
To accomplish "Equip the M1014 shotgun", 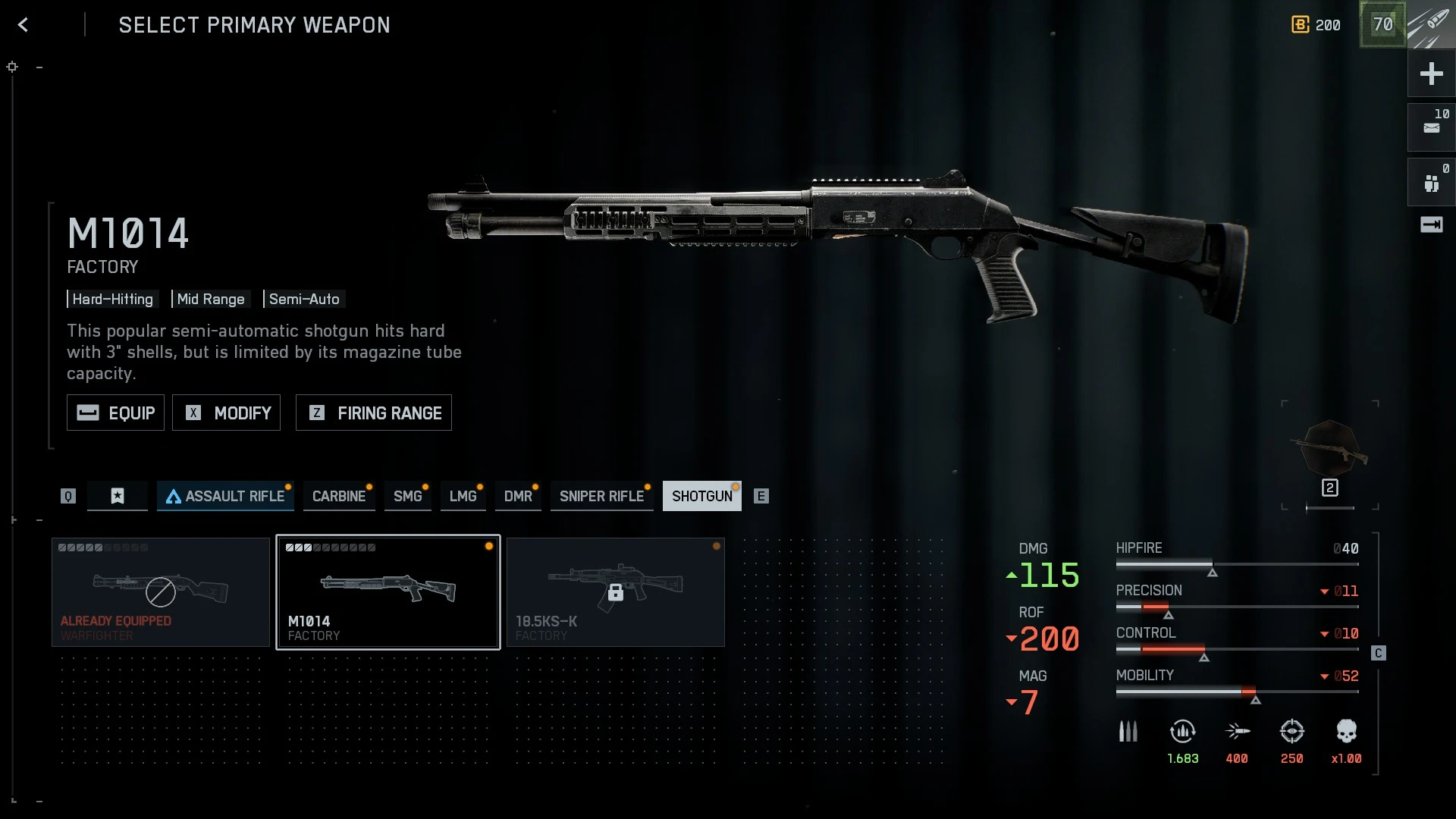I will point(115,413).
